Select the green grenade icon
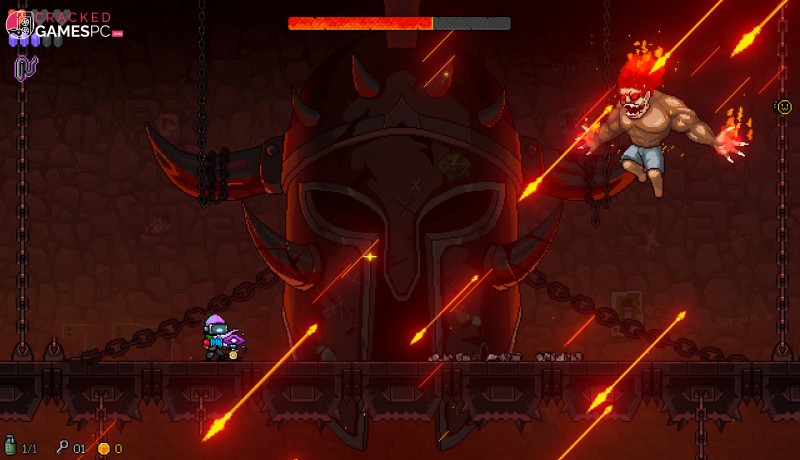Viewport: 800px width, 460px height. tap(11, 446)
